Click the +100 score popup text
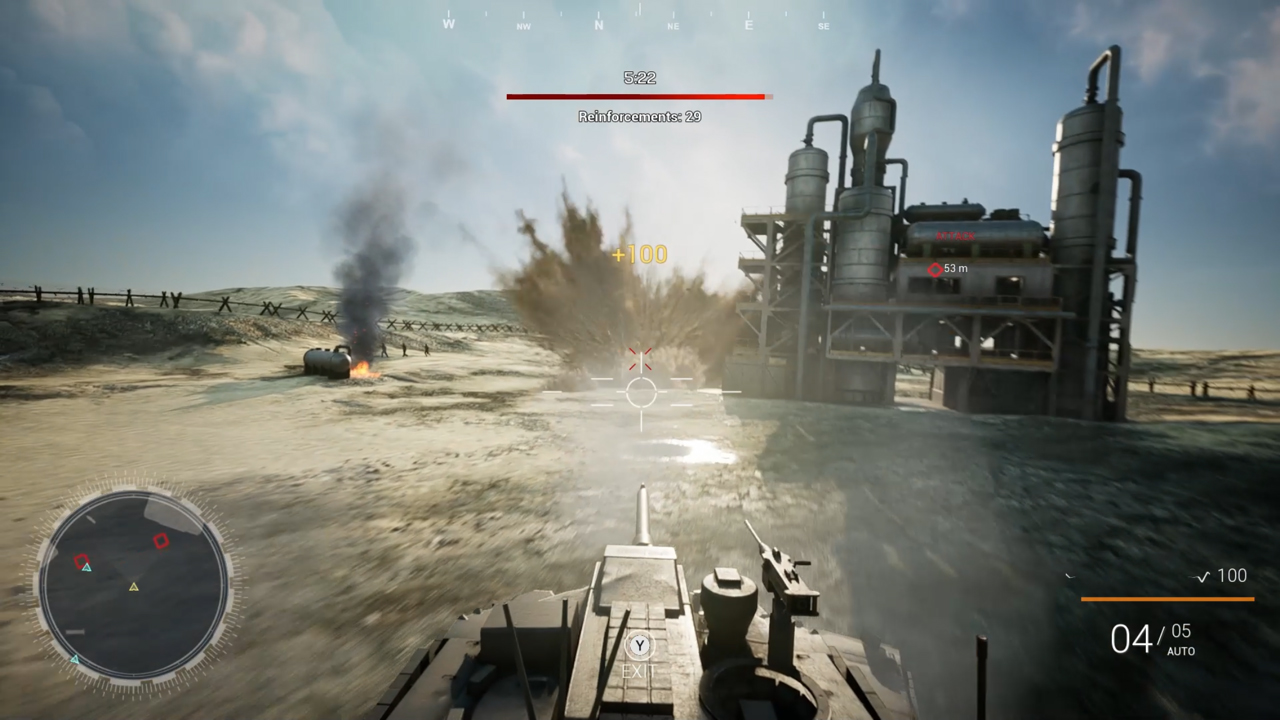1280x720 pixels. pos(639,255)
